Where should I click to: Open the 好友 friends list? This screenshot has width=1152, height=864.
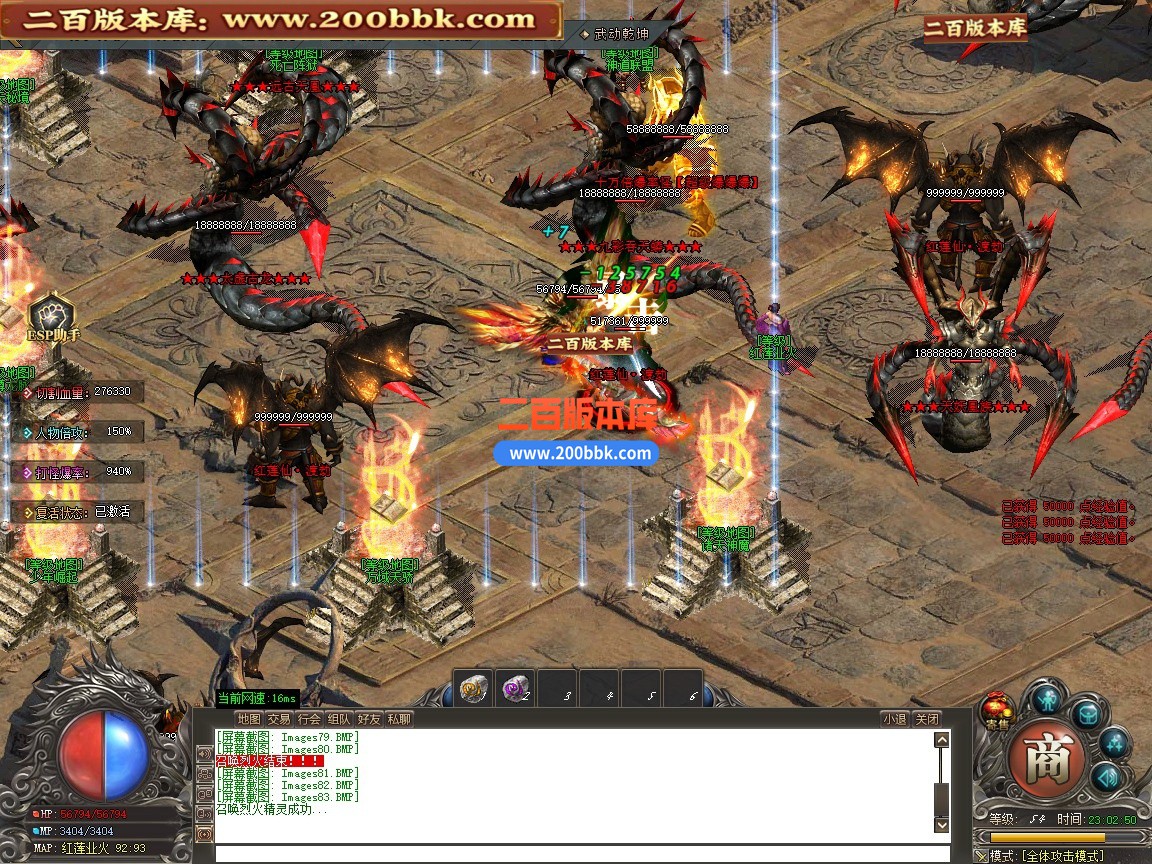click(369, 718)
